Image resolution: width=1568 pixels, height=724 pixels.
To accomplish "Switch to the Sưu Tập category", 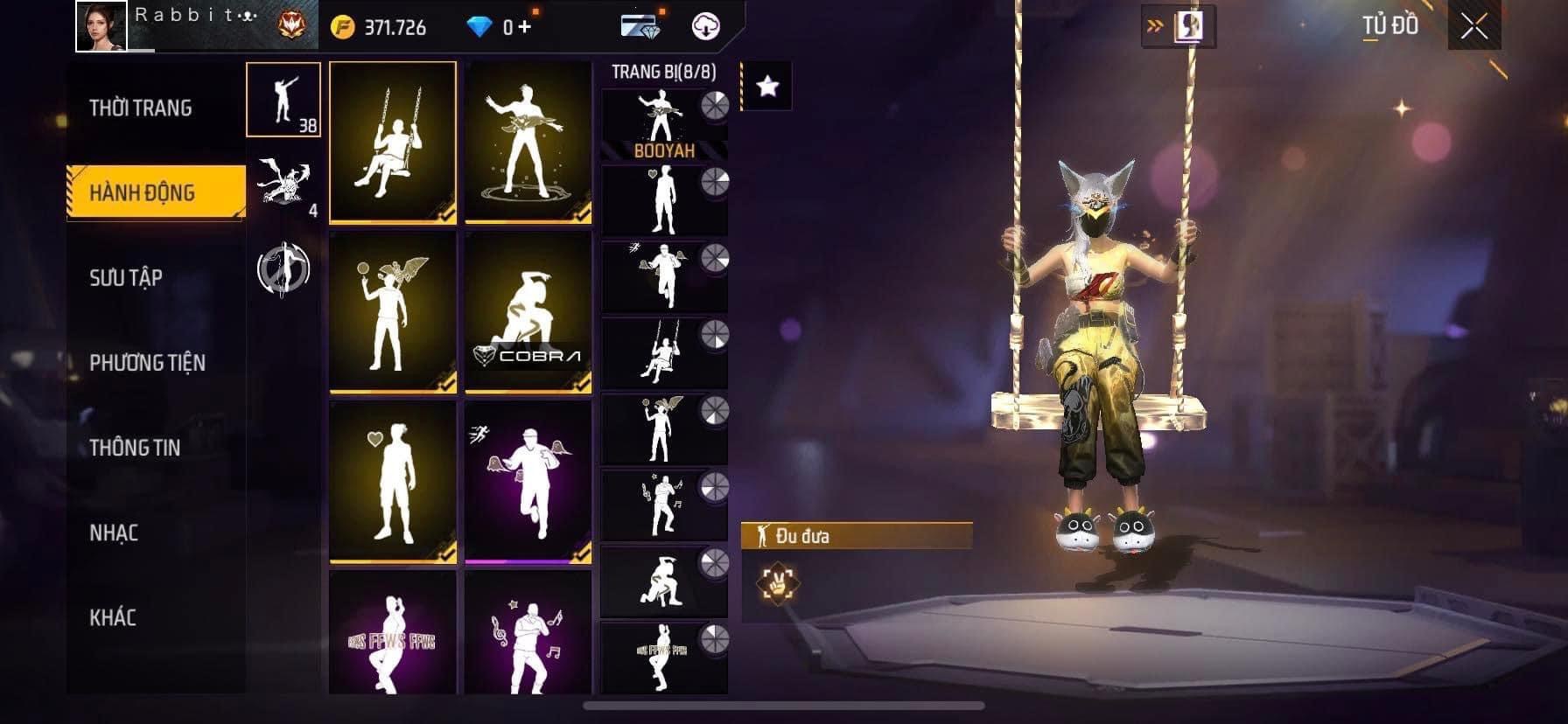I will (126, 278).
